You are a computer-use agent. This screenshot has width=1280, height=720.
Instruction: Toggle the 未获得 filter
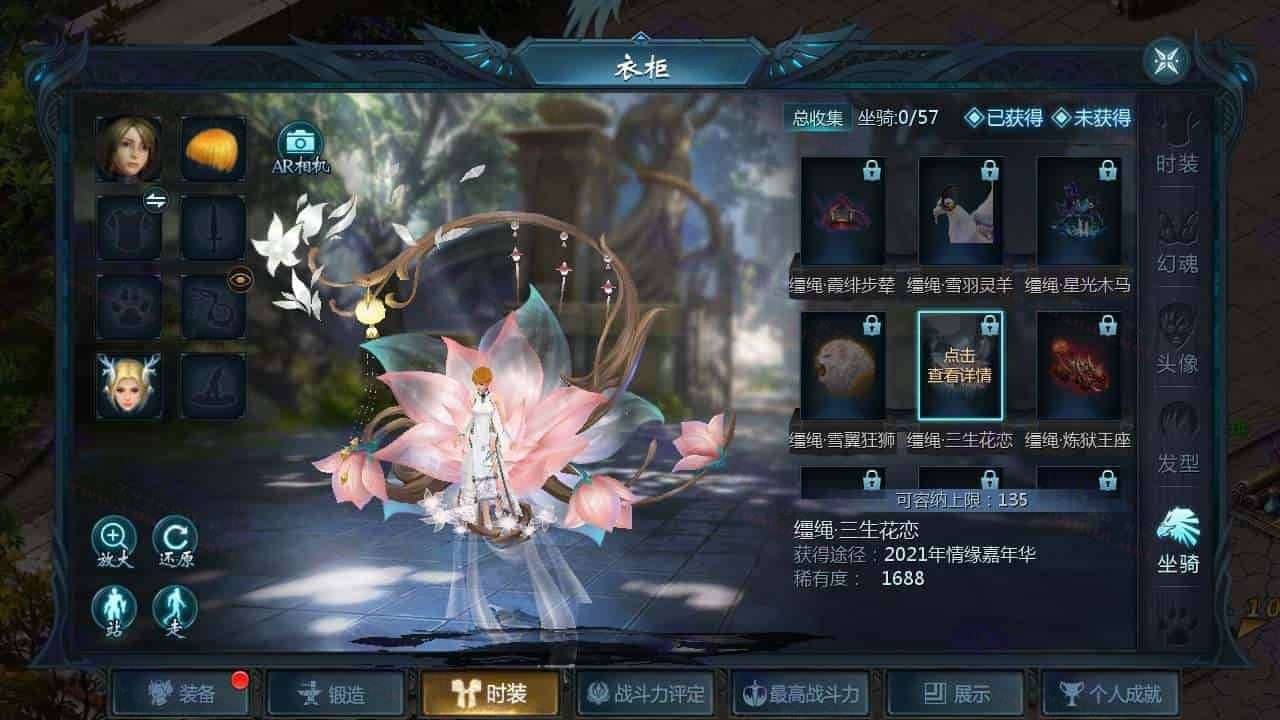1091,118
